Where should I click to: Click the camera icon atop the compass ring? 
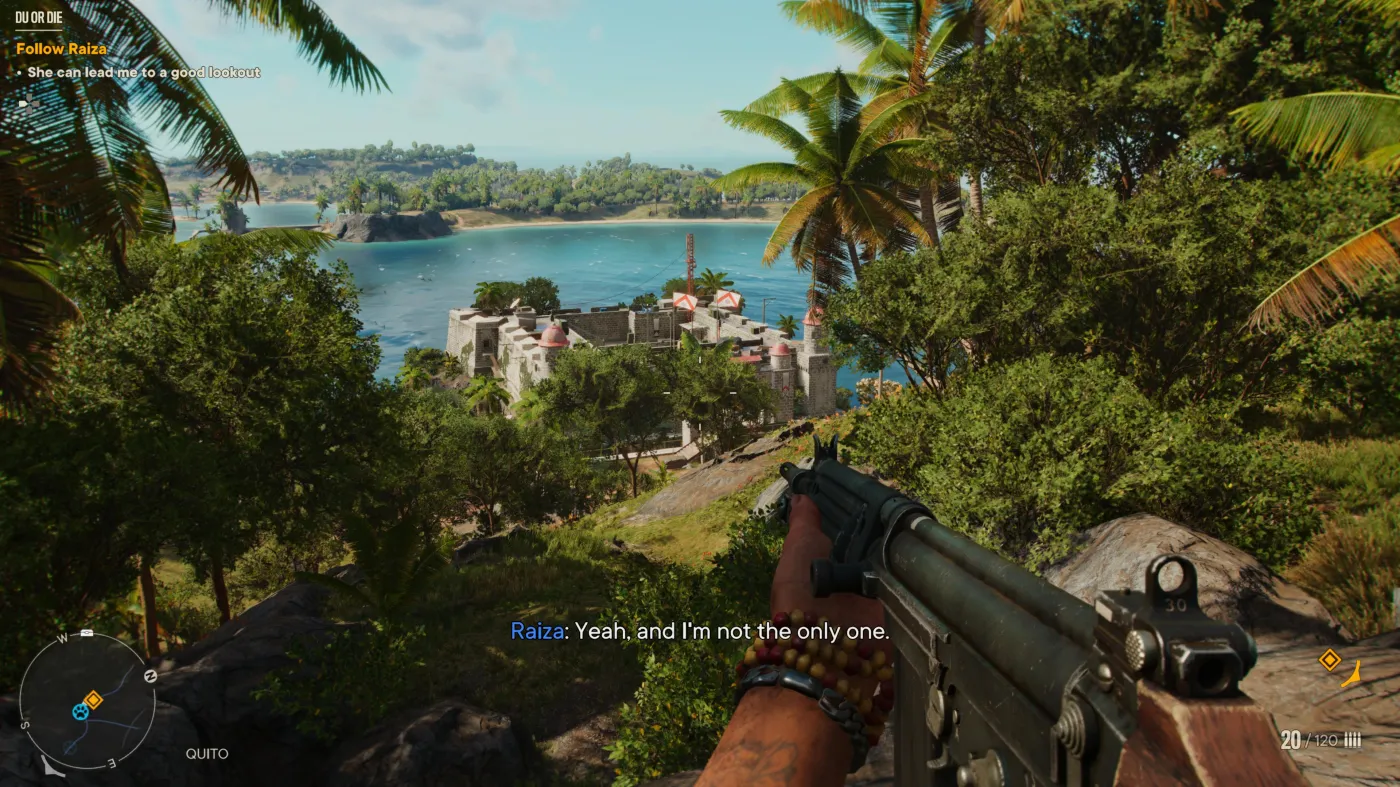click(x=87, y=632)
